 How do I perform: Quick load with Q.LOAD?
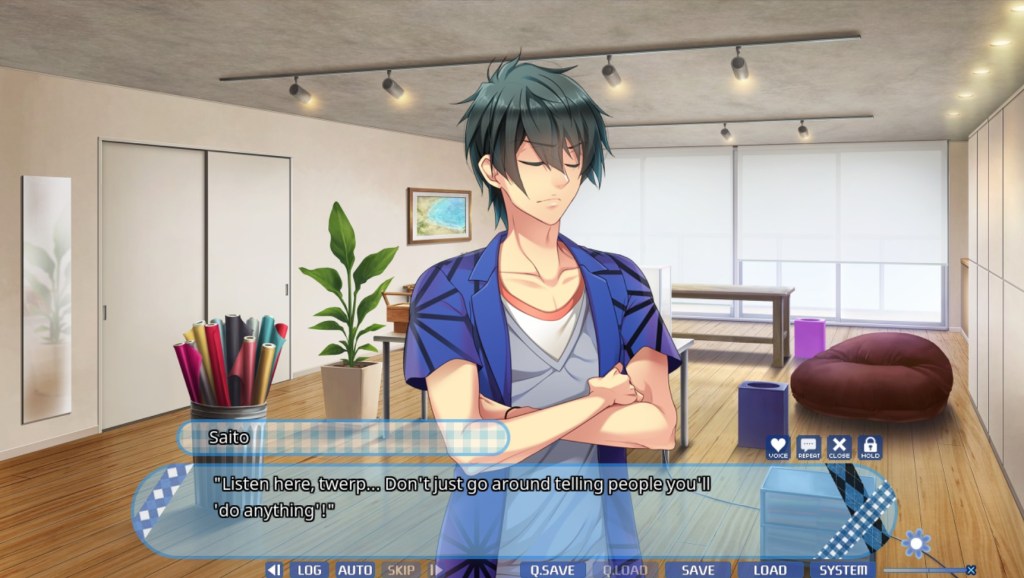pos(624,570)
